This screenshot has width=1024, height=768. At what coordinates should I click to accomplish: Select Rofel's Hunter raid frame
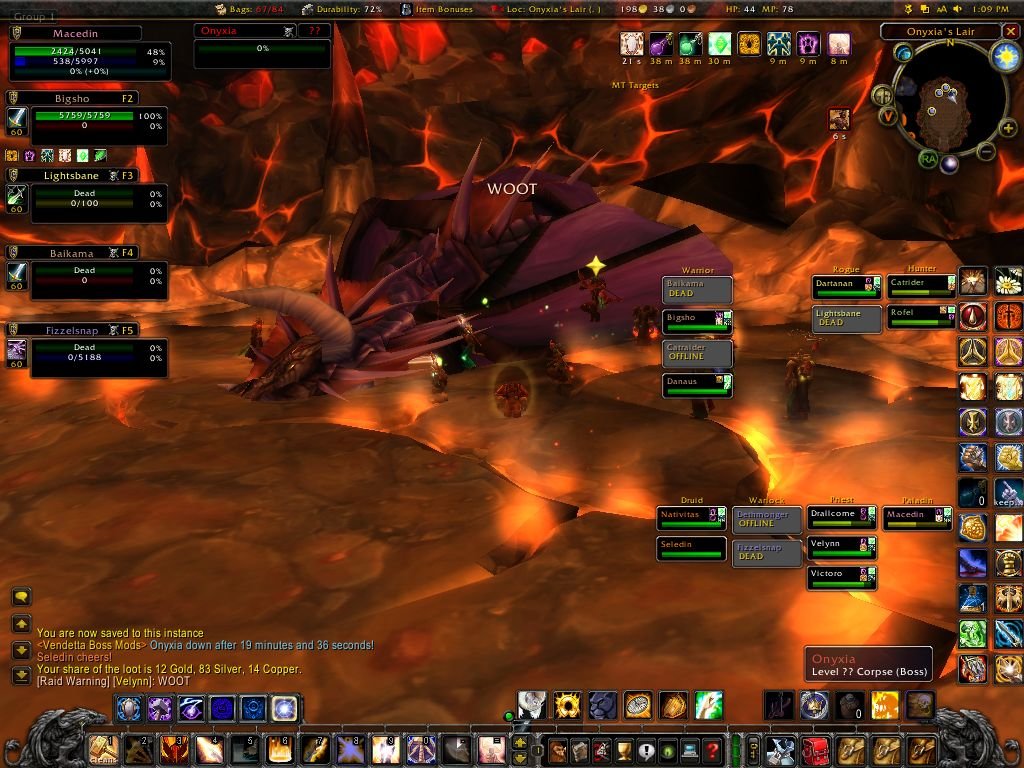(x=921, y=317)
